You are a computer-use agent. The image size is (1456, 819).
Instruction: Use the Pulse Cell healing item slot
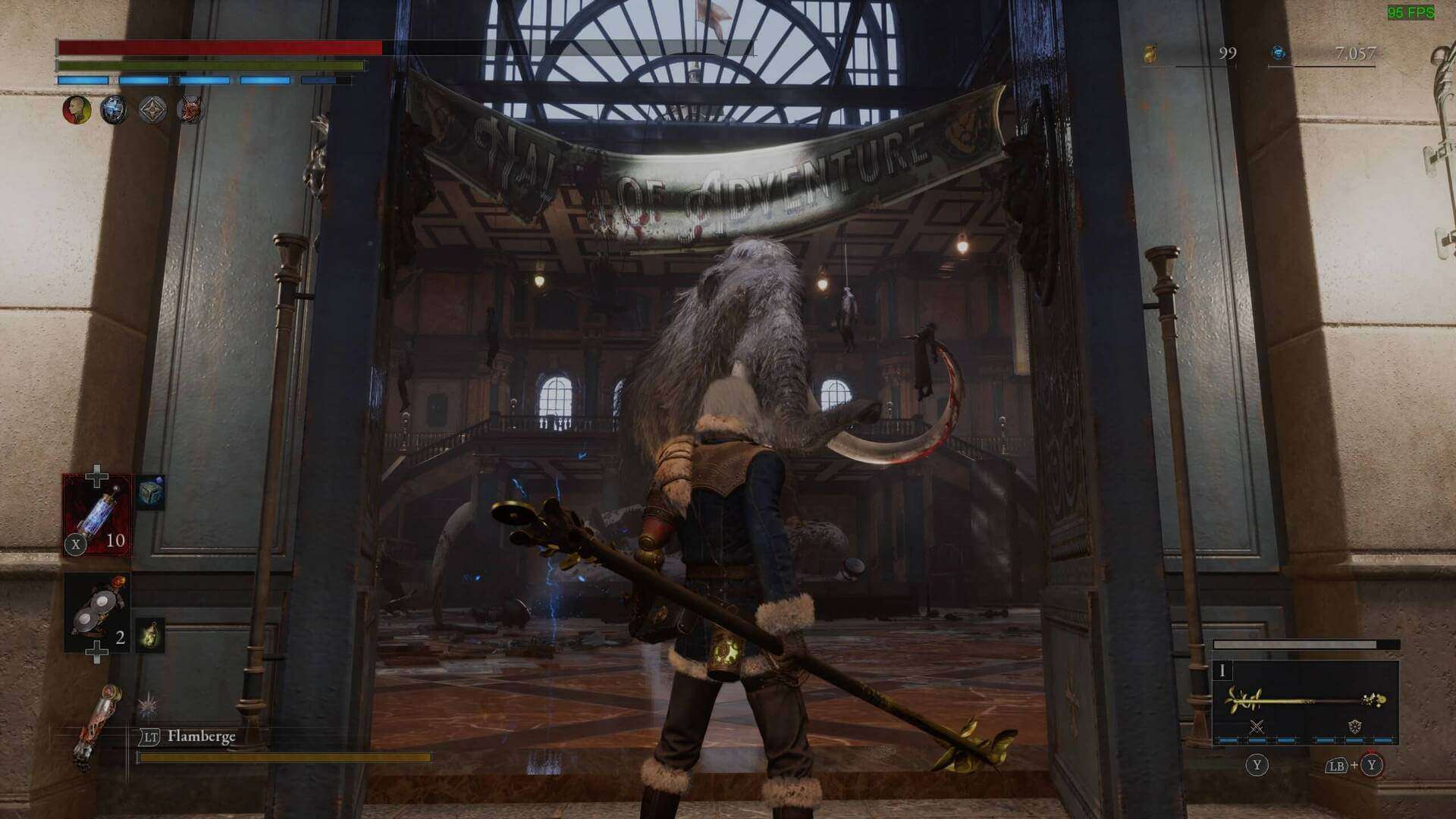97,516
